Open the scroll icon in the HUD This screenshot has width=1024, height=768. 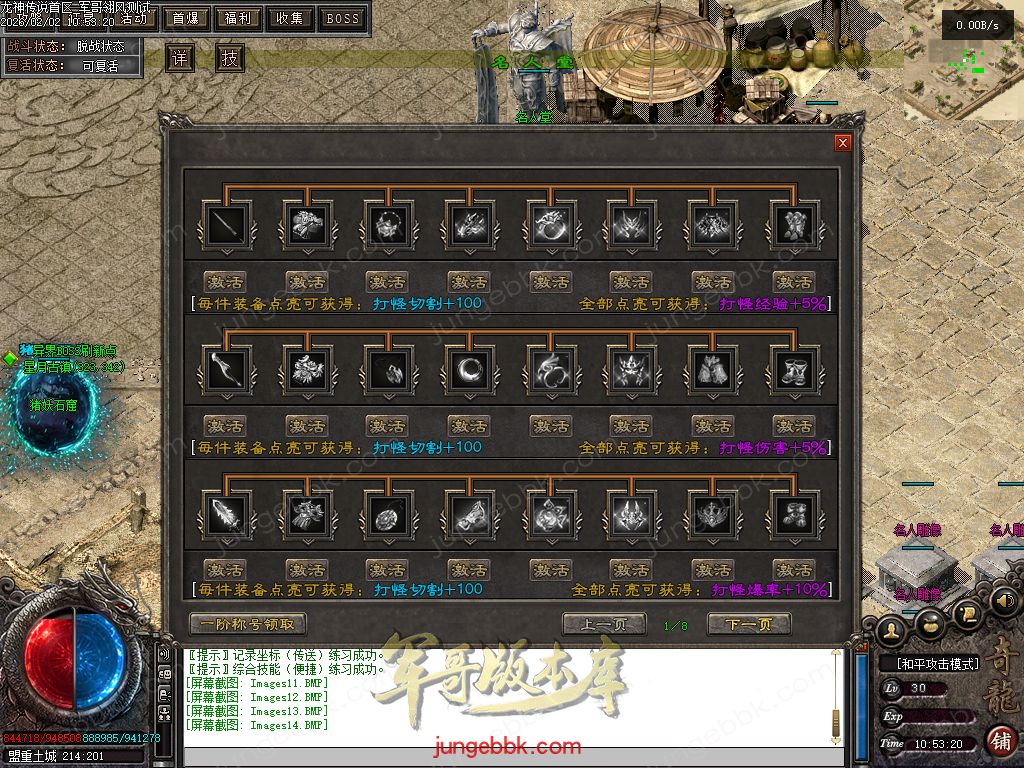point(966,612)
